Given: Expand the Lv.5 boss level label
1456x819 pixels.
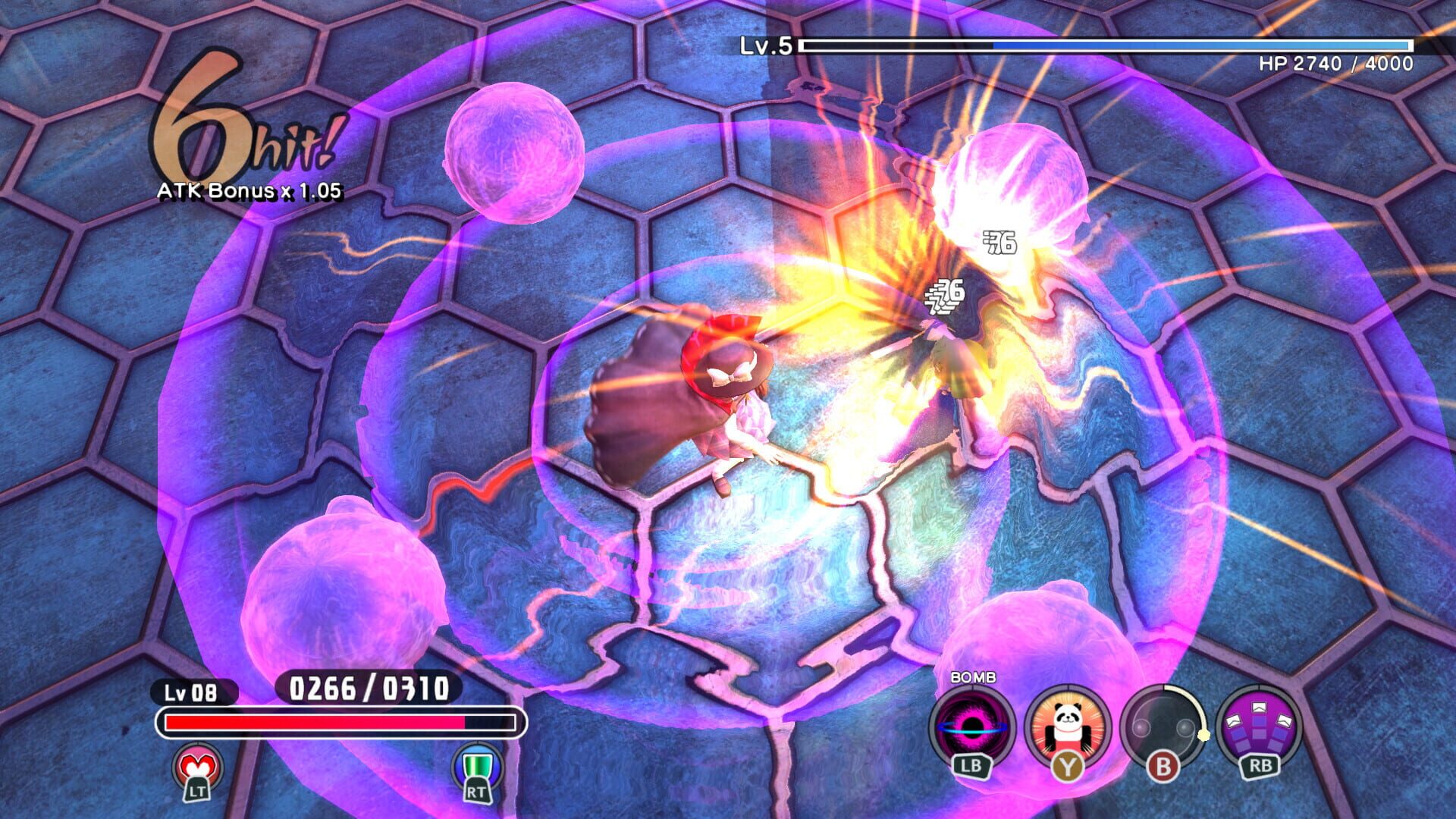Looking at the screenshot, I should click(767, 48).
